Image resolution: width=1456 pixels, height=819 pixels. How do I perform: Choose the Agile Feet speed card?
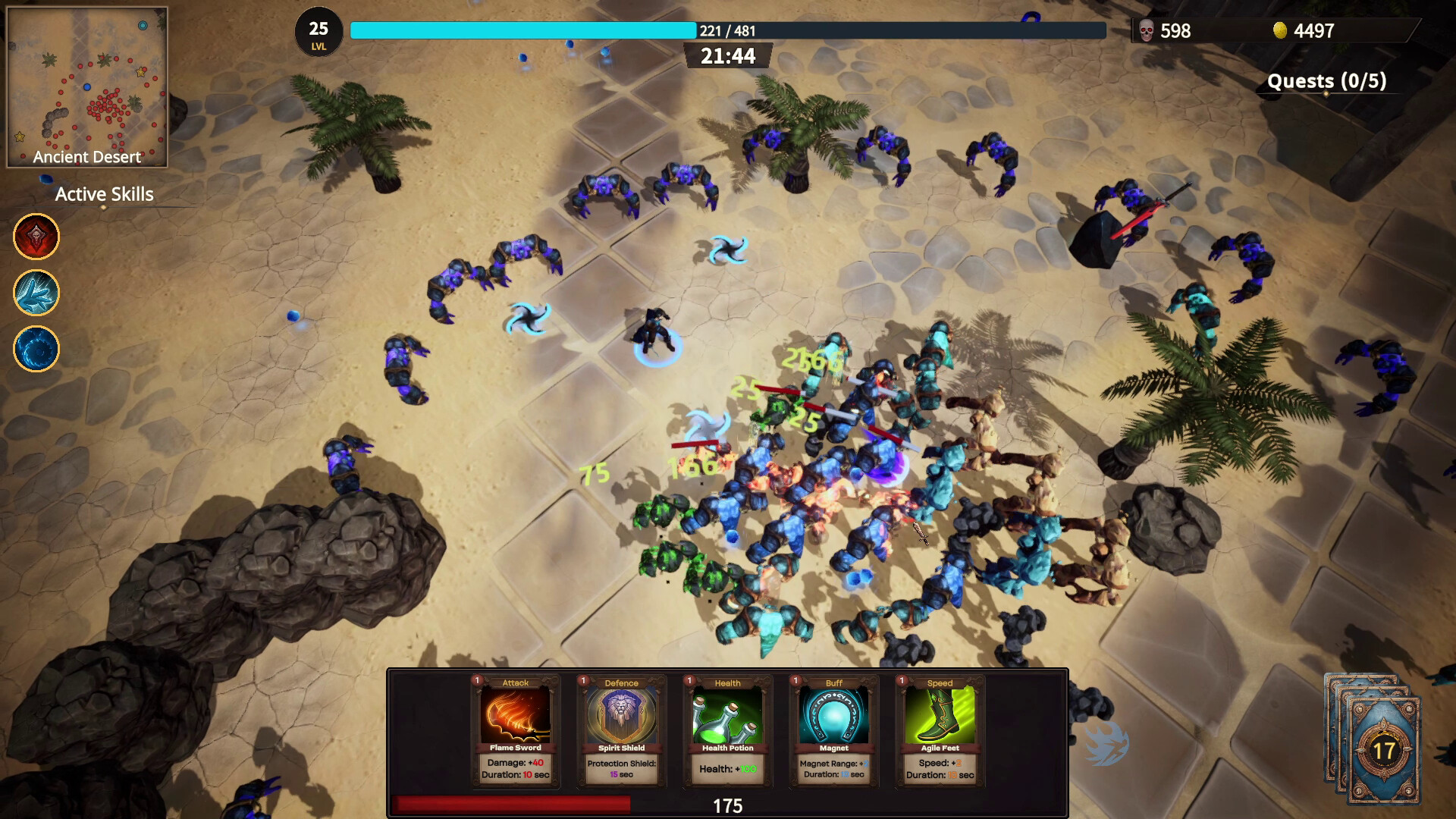[940, 730]
